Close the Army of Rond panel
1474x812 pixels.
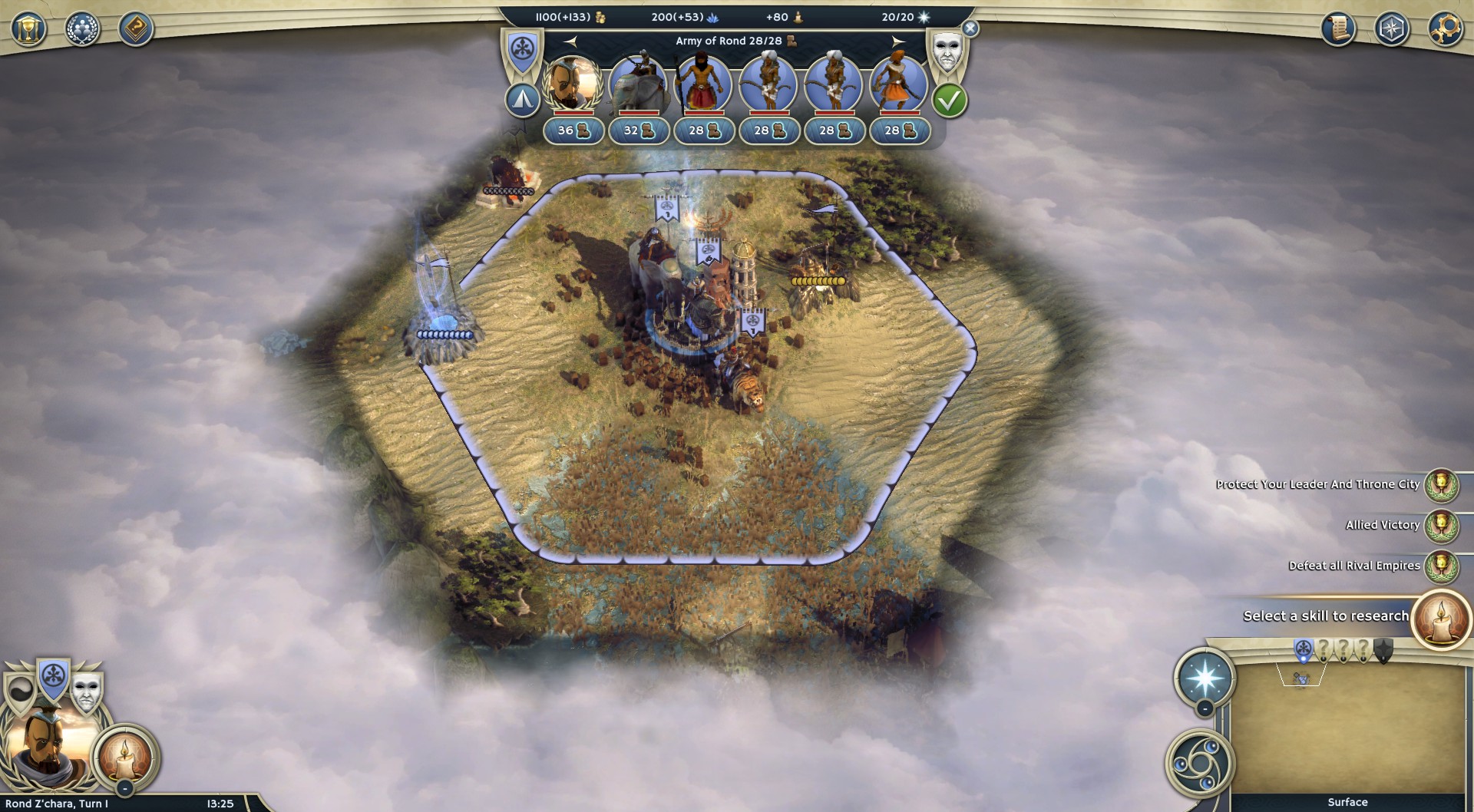(x=970, y=28)
